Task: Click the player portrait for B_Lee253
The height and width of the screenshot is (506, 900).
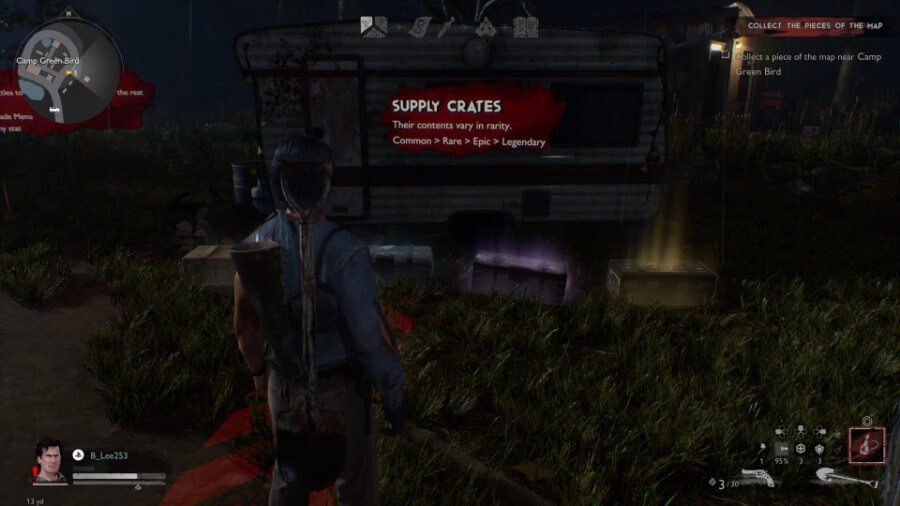Action: click(x=51, y=461)
